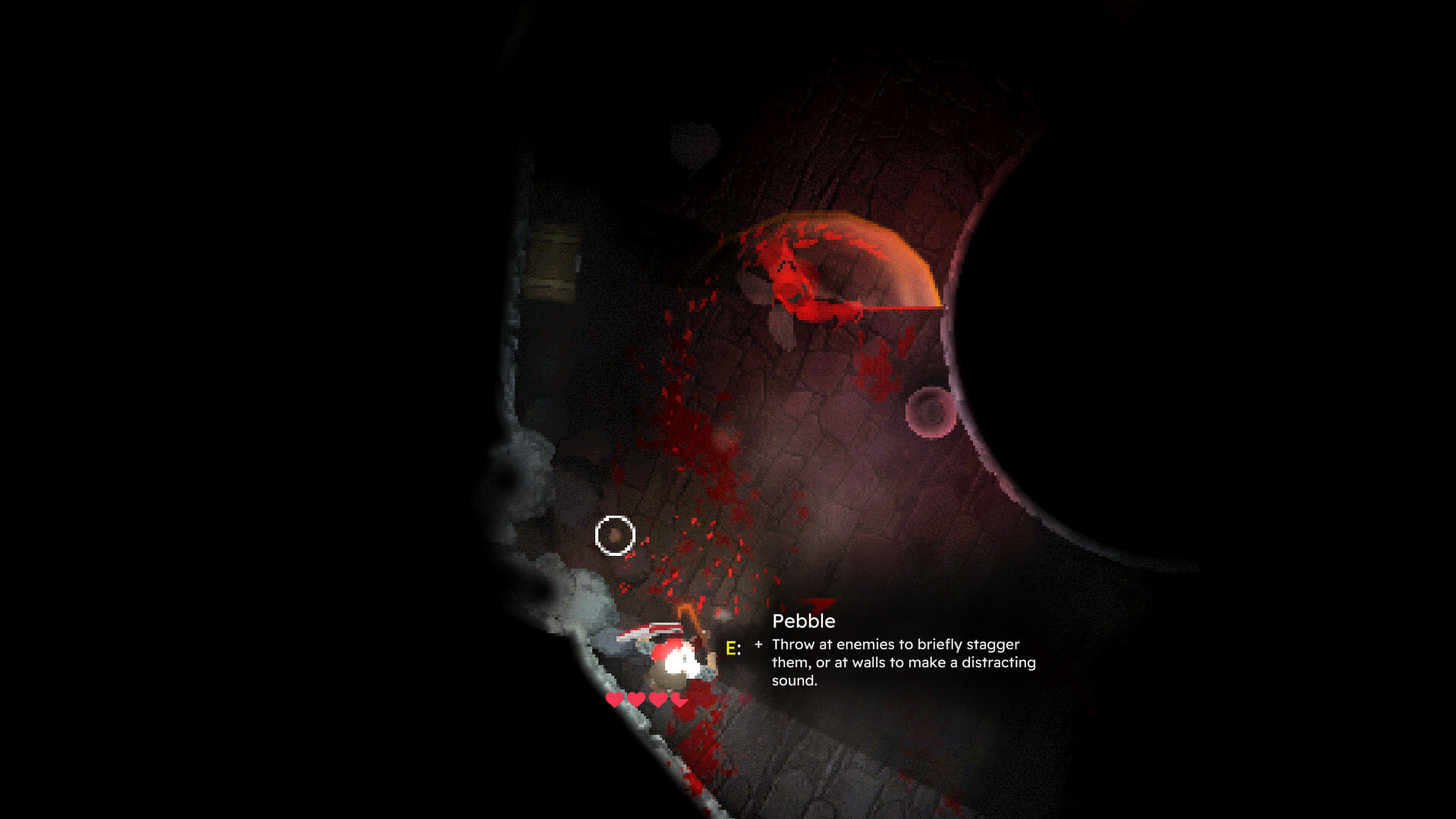Screen dimensions: 1456x819
Task: Click the Pebble title text
Action: tap(803, 621)
